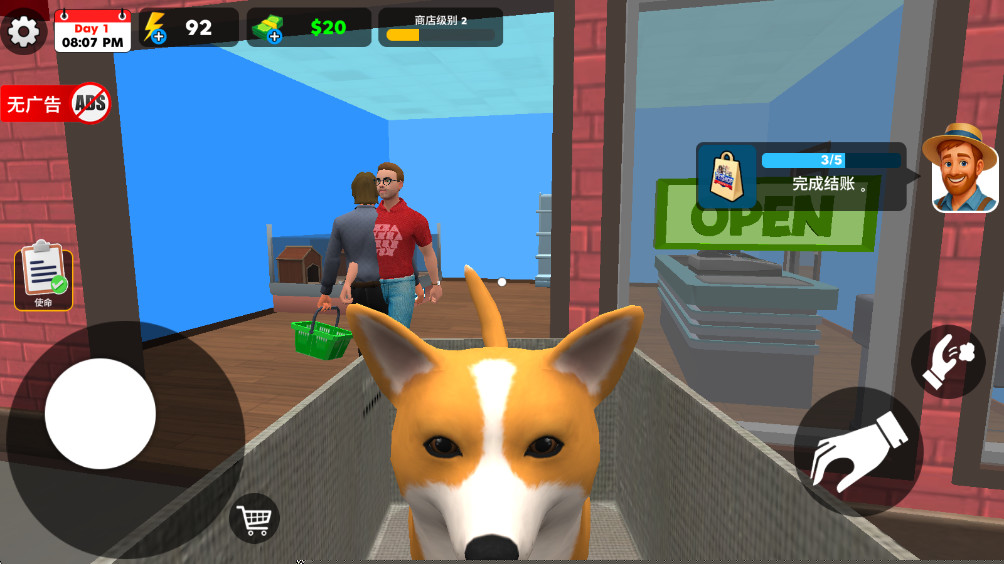
Task: Open the checkout task tracker panel
Action: 801,176
